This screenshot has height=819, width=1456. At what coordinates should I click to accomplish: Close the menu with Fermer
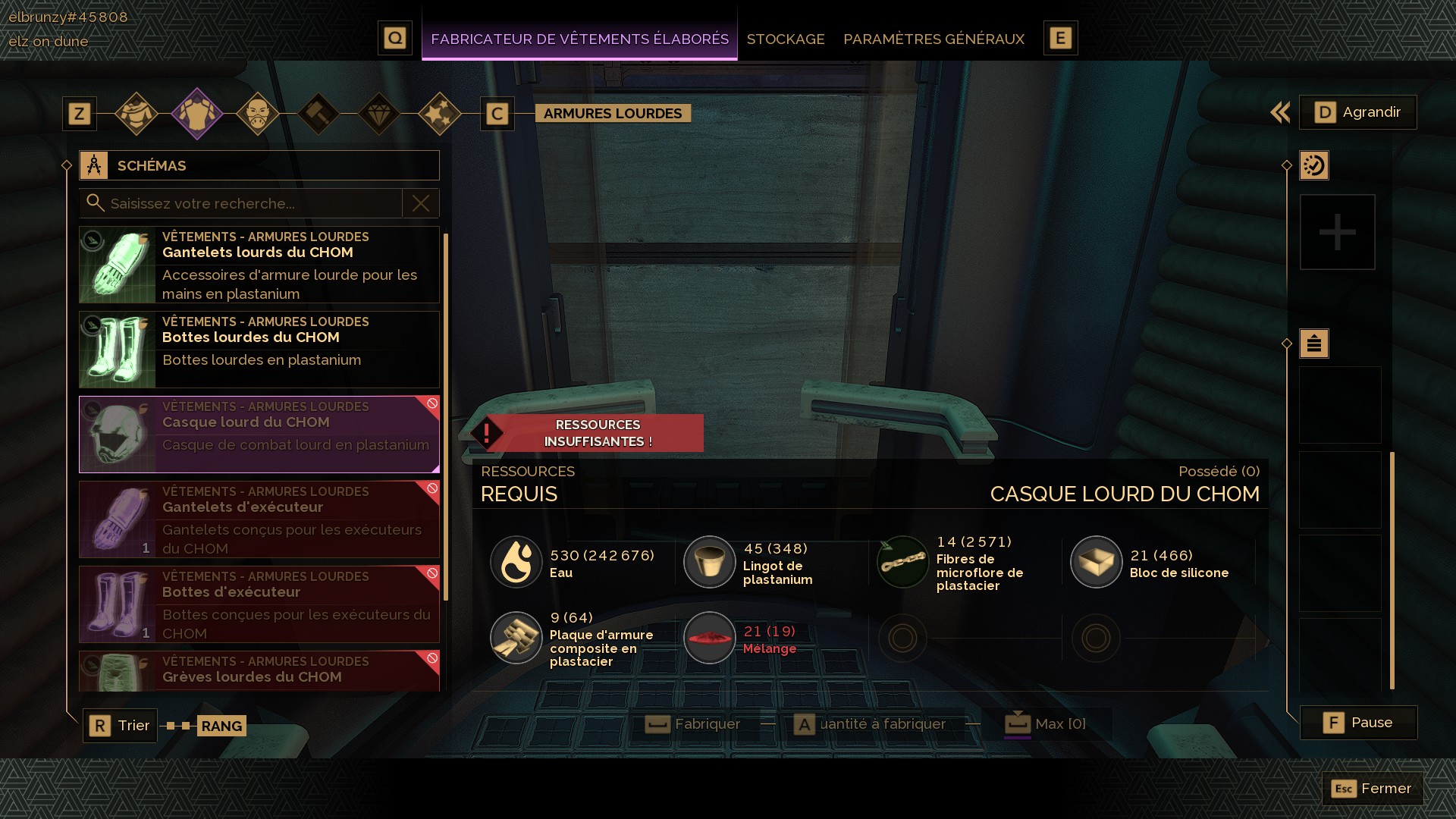[x=1372, y=789]
